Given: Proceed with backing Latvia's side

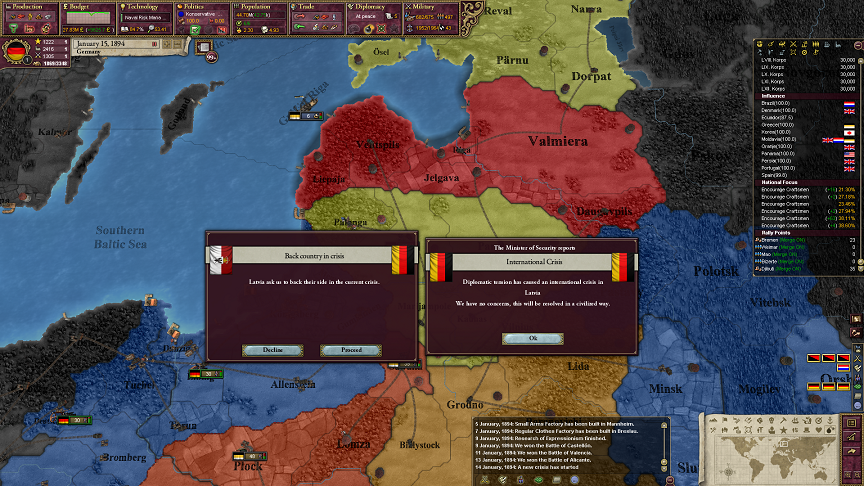Looking at the screenshot, I should pyautogui.click(x=350, y=350).
